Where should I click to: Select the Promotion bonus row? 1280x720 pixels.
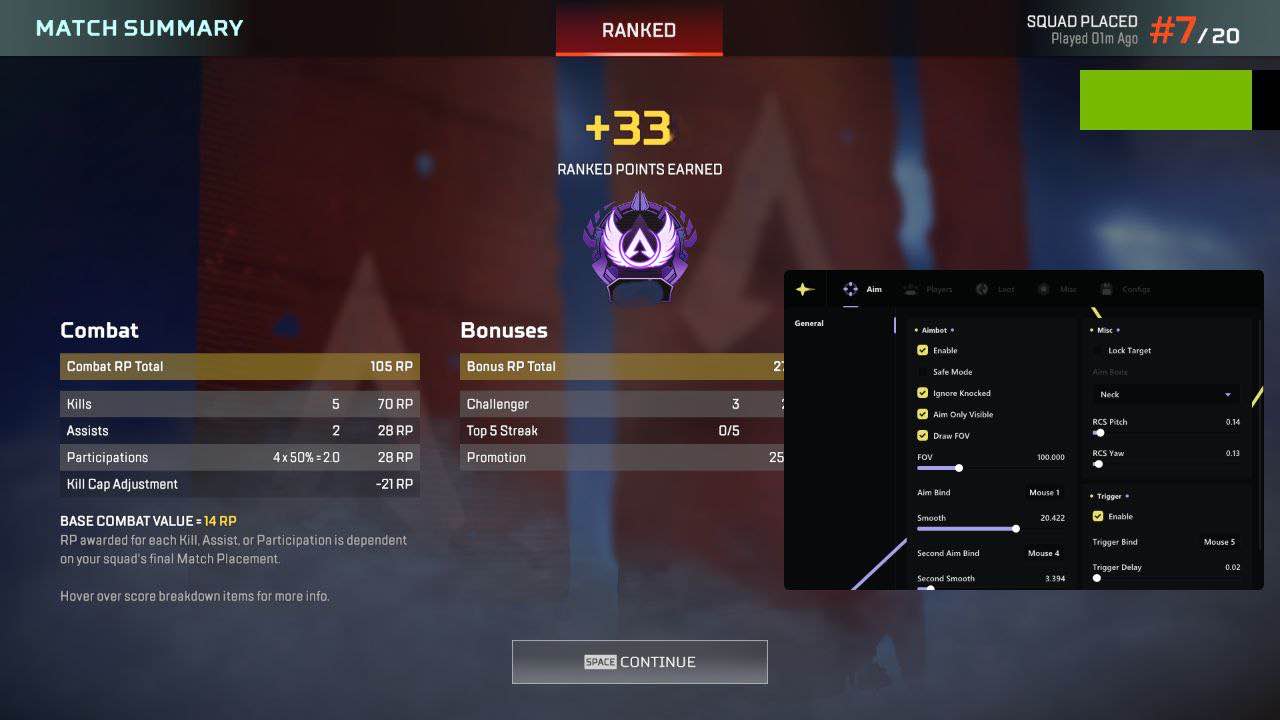coord(621,457)
